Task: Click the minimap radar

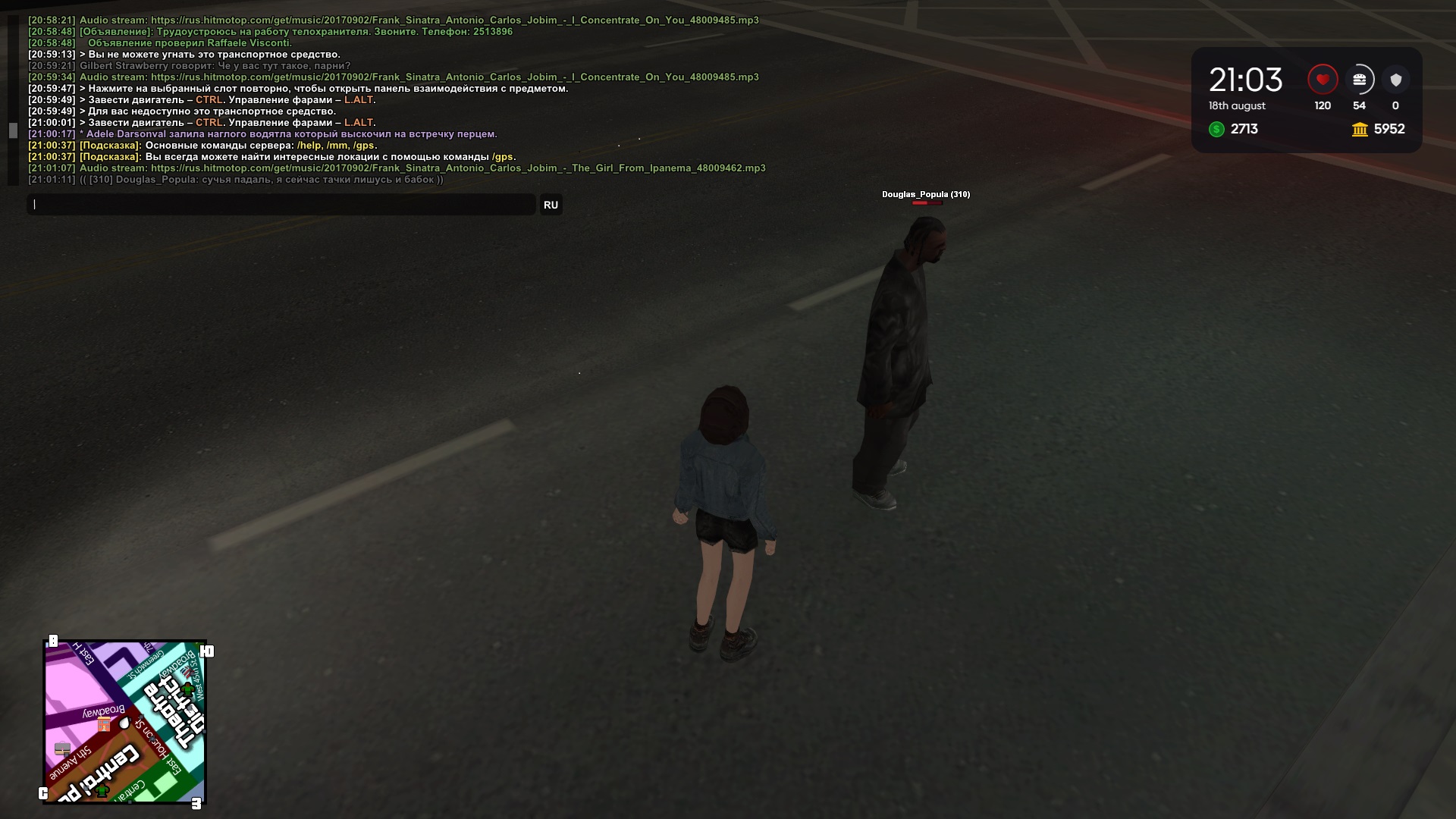Action: 125,722
